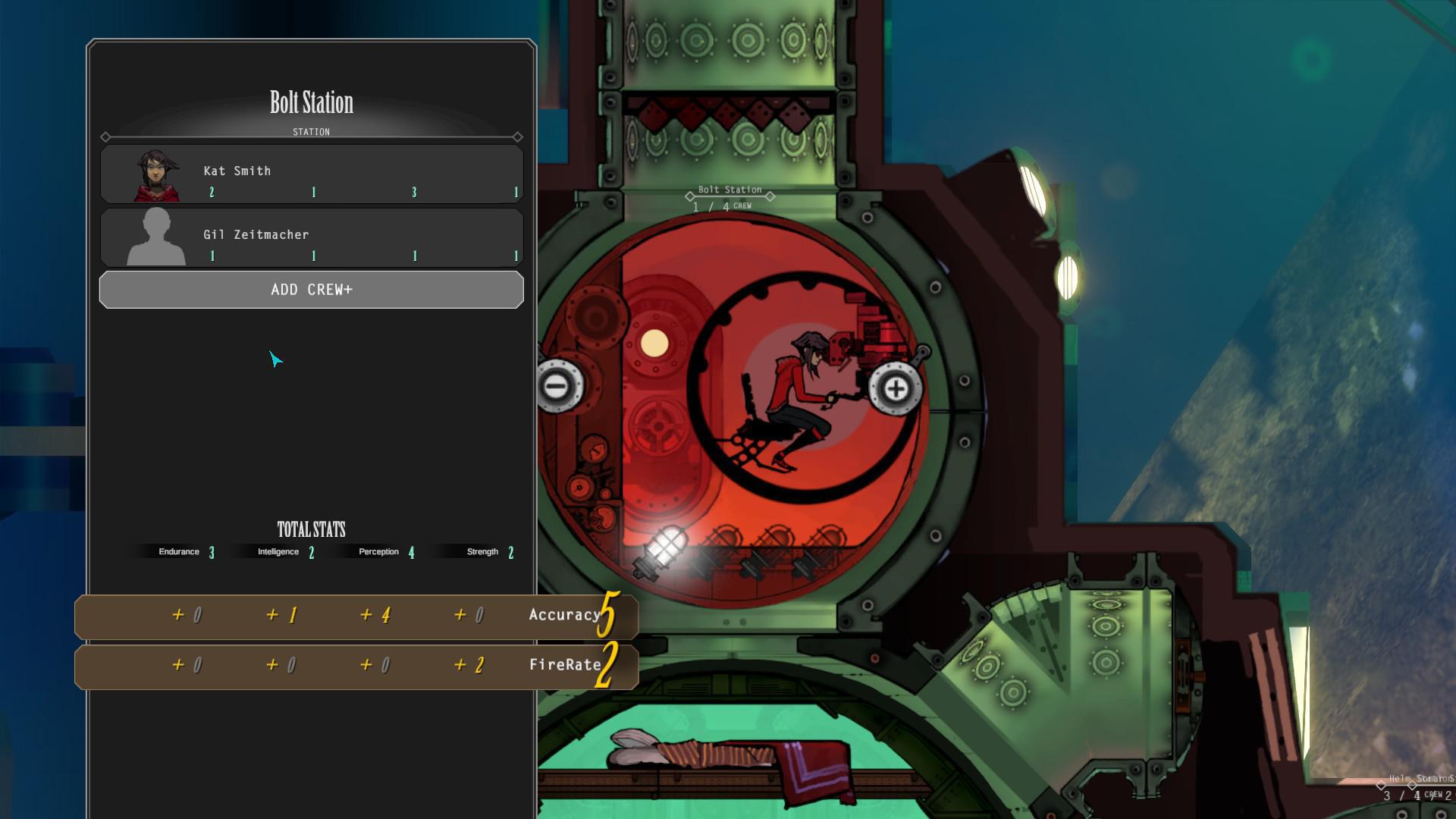Toggle the left diamond beside the STATION header
The height and width of the screenshot is (819, 1456).
[x=105, y=137]
